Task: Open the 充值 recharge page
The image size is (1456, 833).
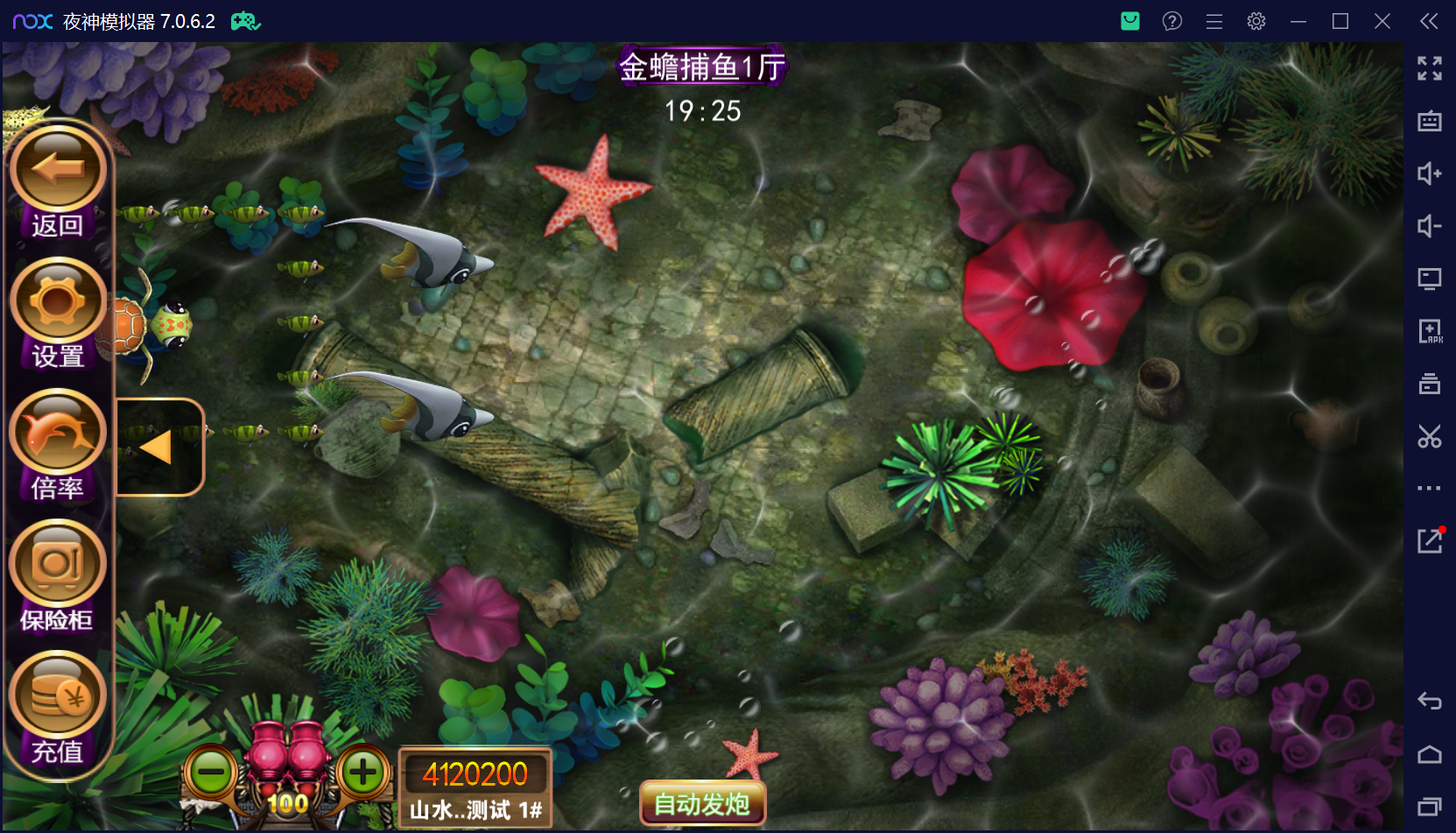Action: [56, 693]
